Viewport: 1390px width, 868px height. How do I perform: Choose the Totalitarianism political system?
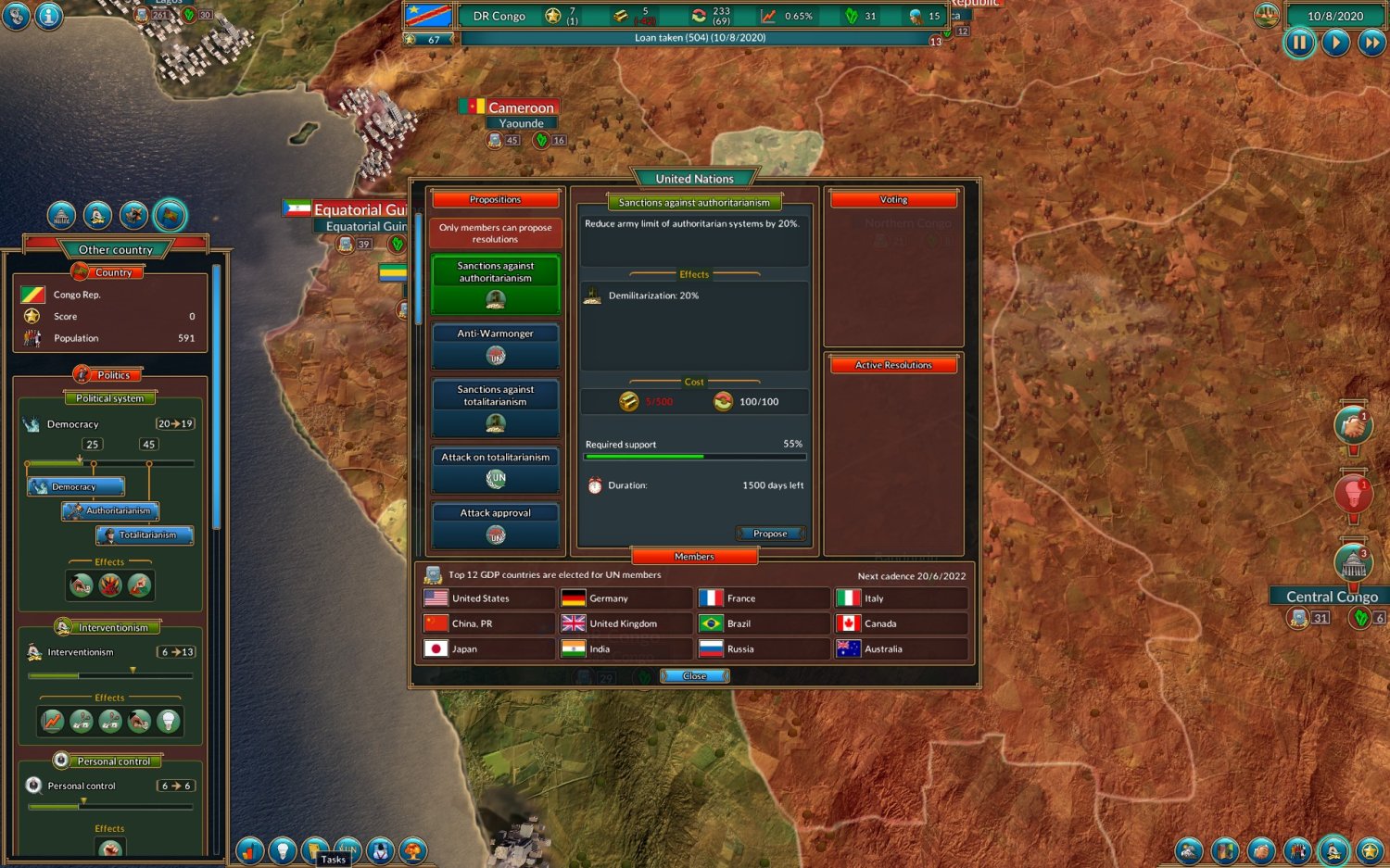(145, 535)
